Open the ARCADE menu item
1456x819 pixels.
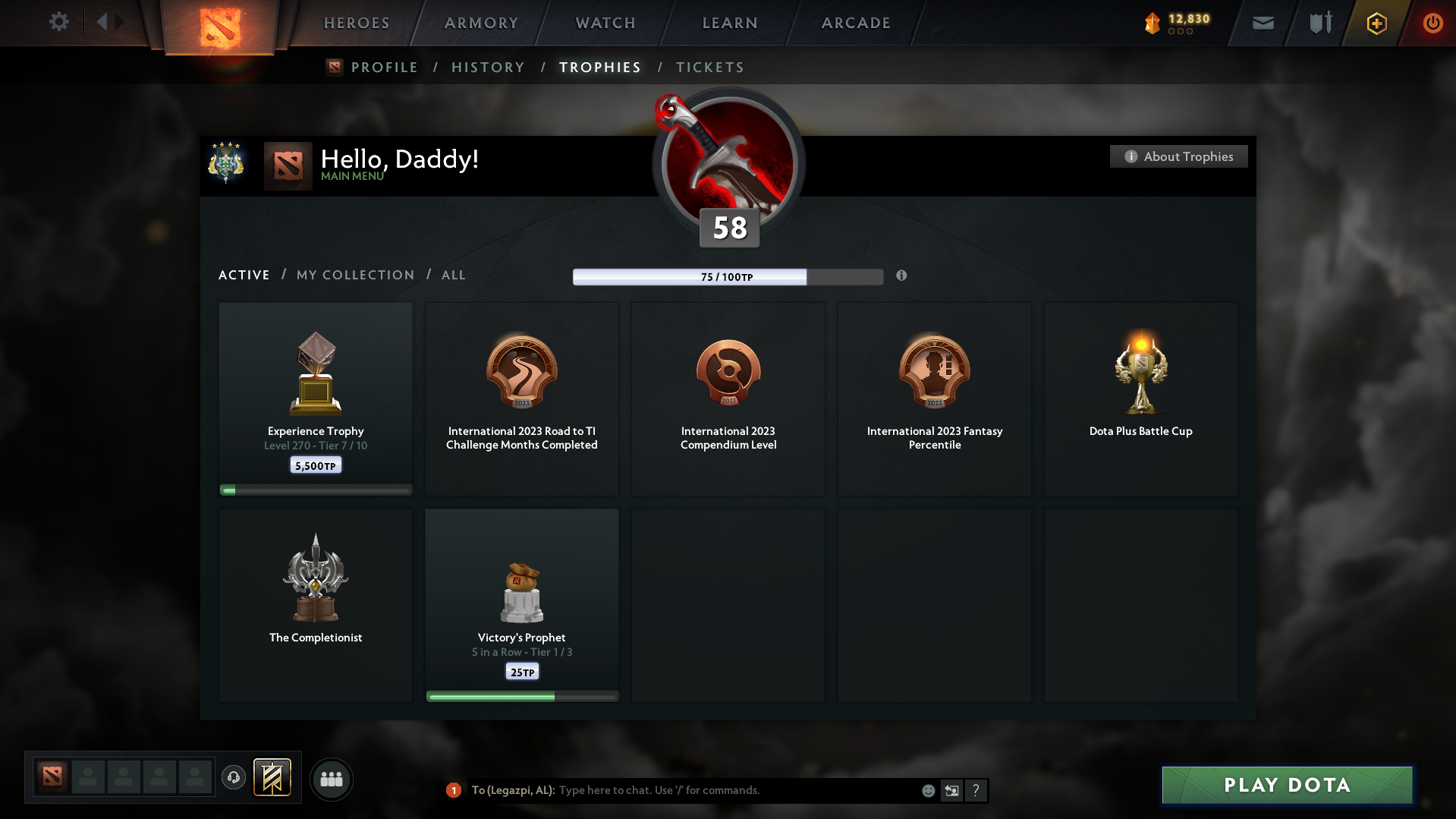tap(855, 23)
